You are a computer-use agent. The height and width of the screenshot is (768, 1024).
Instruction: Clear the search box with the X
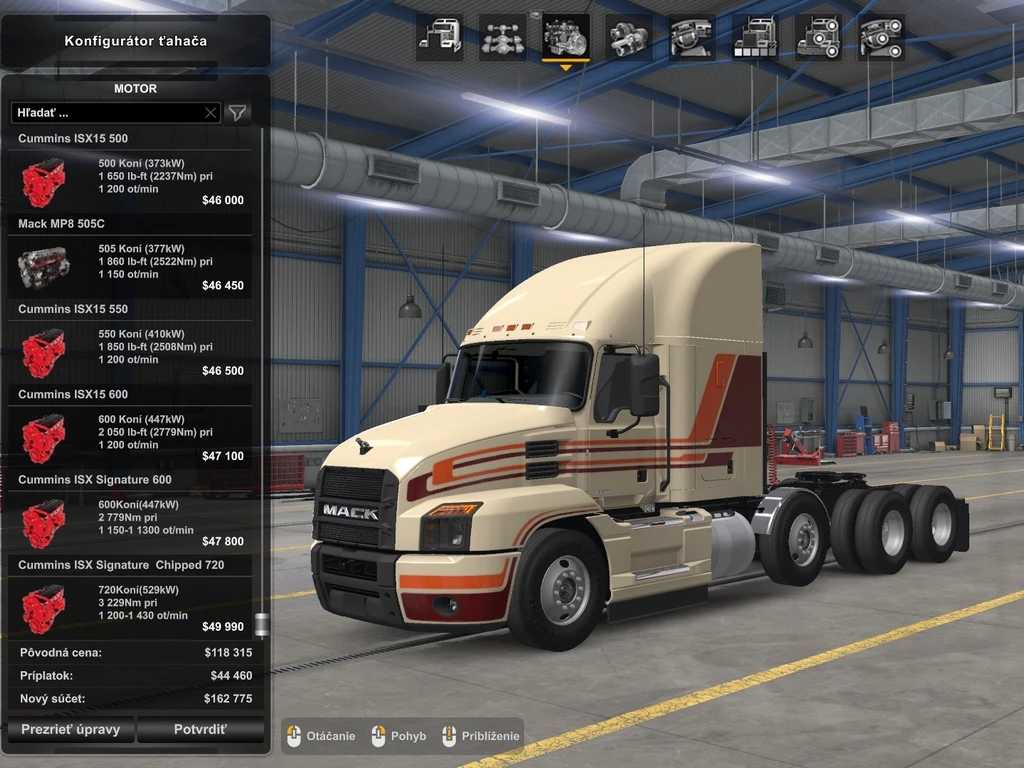tap(210, 113)
